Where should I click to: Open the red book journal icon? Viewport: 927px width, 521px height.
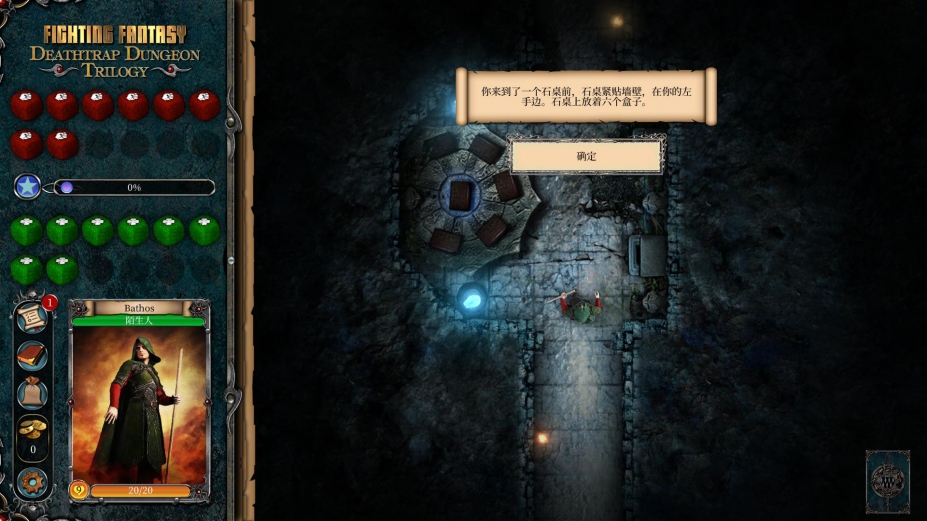pos(32,356)
